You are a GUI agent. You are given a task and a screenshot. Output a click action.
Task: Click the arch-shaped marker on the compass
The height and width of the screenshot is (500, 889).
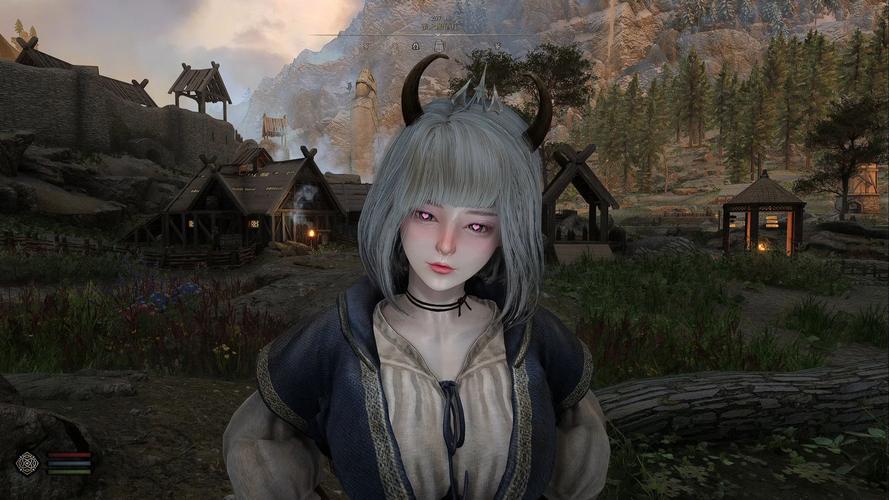pyautogui.click(x=438, y=46)
